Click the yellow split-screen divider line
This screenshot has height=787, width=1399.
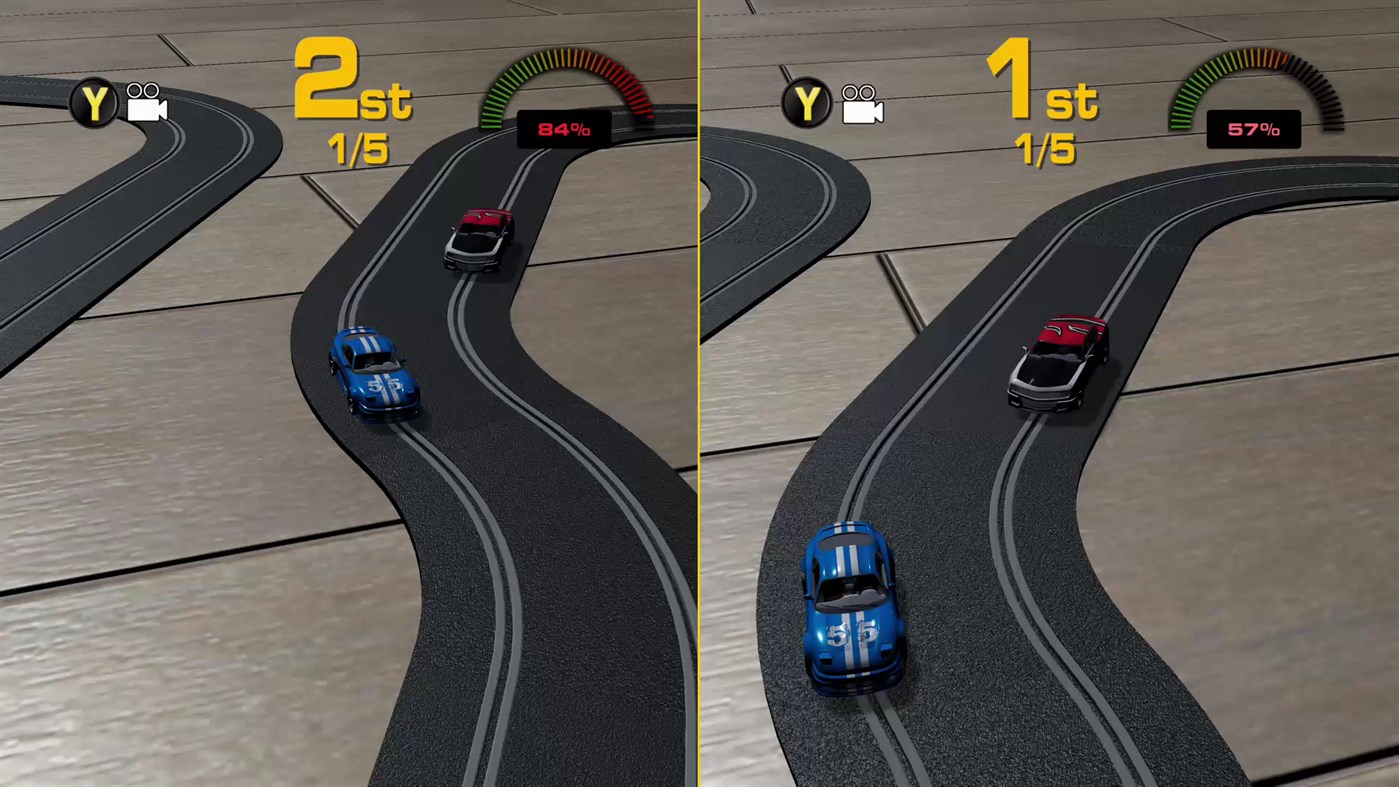pyautogui.click(x=699, y=400)
